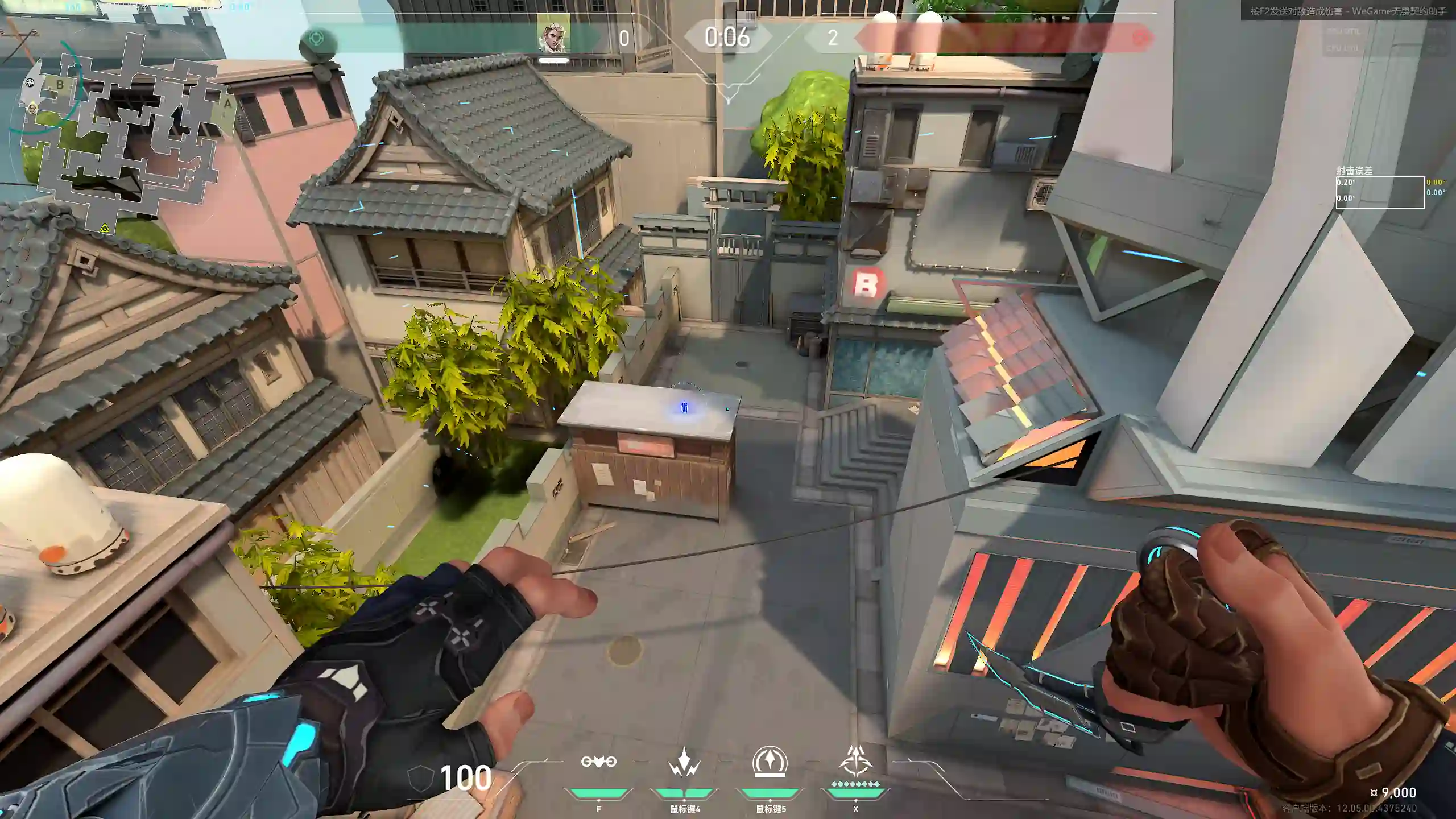This screenshot has height=819, width=1456.
Task: Click the crosshair icon beside the team bar
Action: (316, 39)
